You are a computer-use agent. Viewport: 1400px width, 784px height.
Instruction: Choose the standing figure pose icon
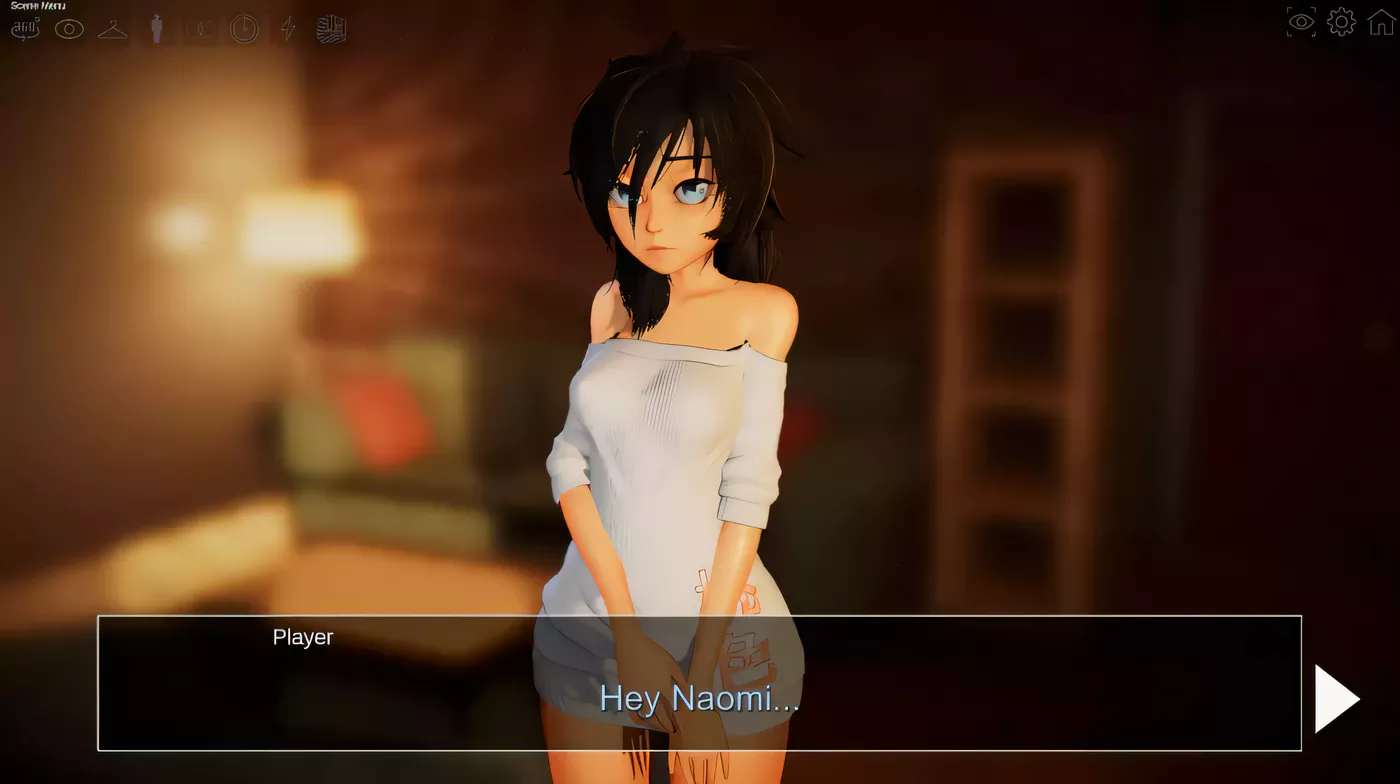point(156,29)
